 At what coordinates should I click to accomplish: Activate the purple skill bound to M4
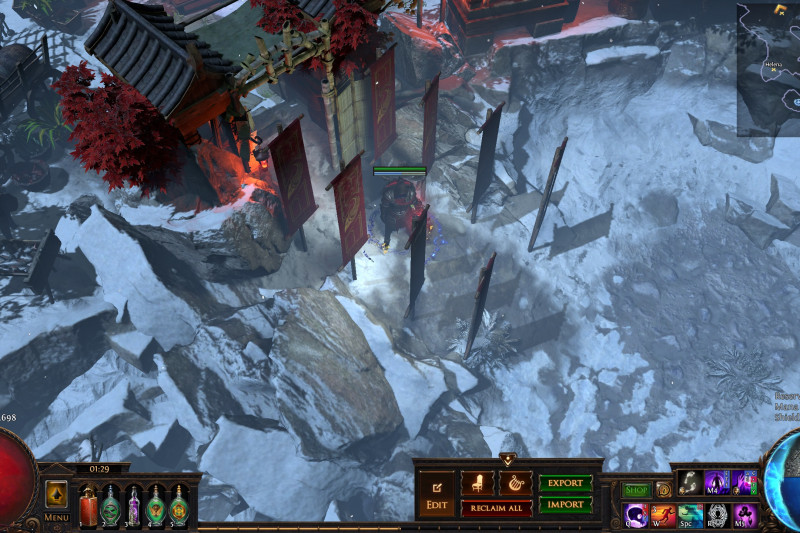(x=717, y=482)
